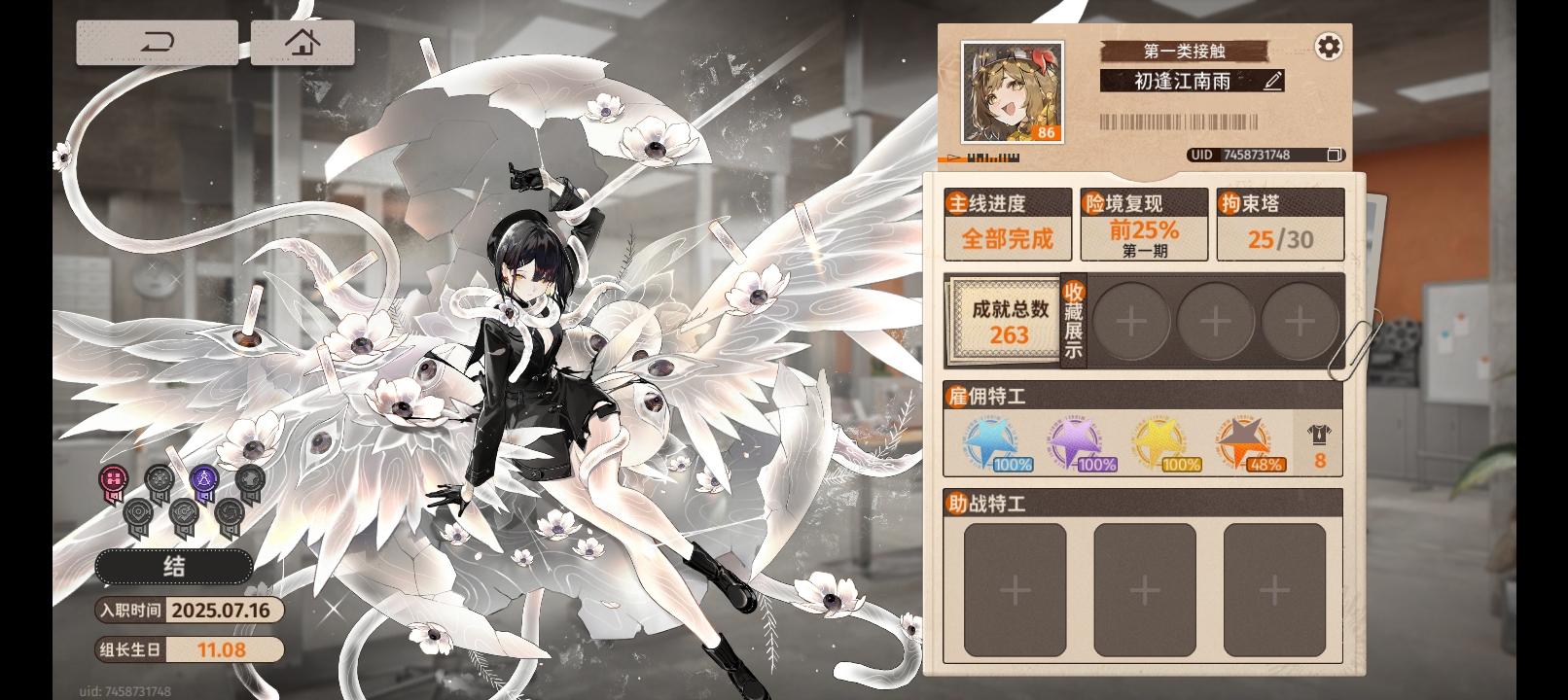This screenshot has height=700, width=1568.
Task: Open the 主线进度 progress panel
Action: click(x=1008, y=224)
